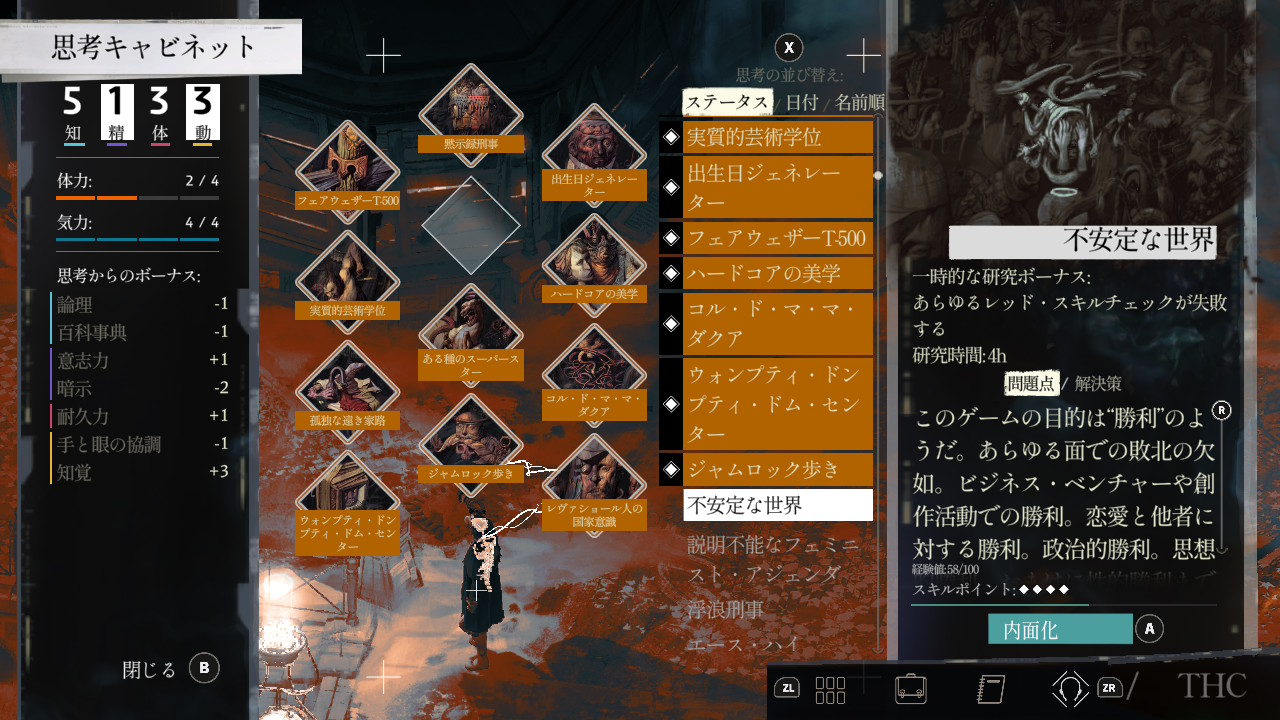Open the briefcase inventory icon
Image resolution: width=1280 pixels, height=720 pixels.
click(x=909, y=688)
